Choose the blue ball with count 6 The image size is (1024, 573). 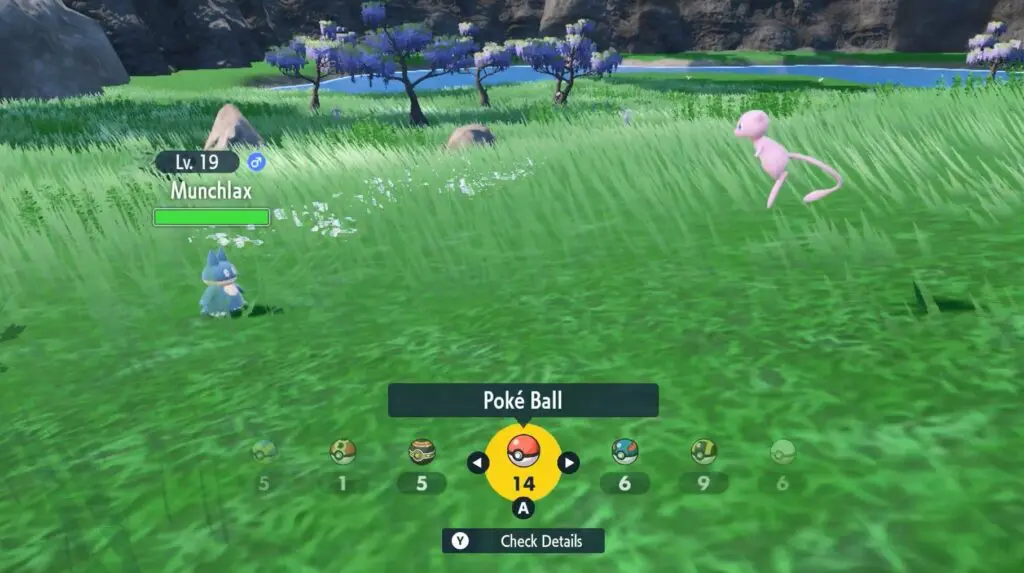coord(625,453)
